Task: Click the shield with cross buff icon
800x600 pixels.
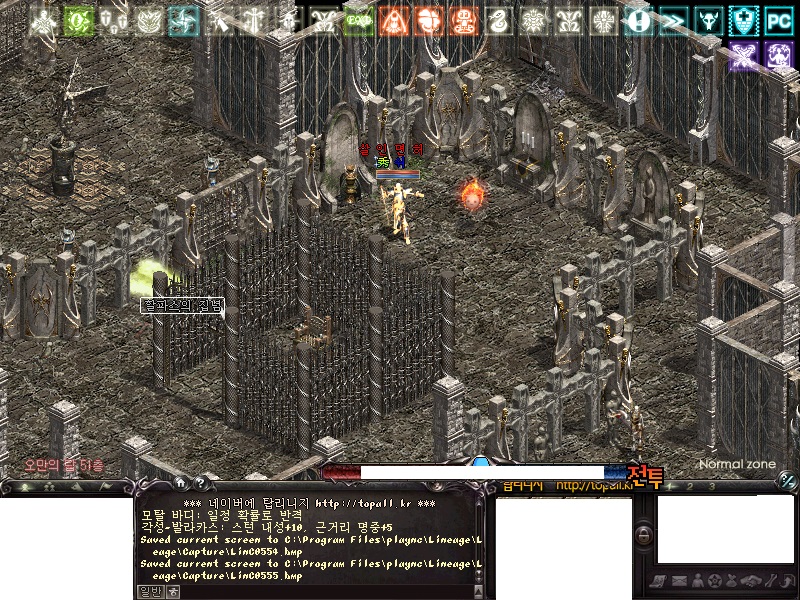Action: 742,20
